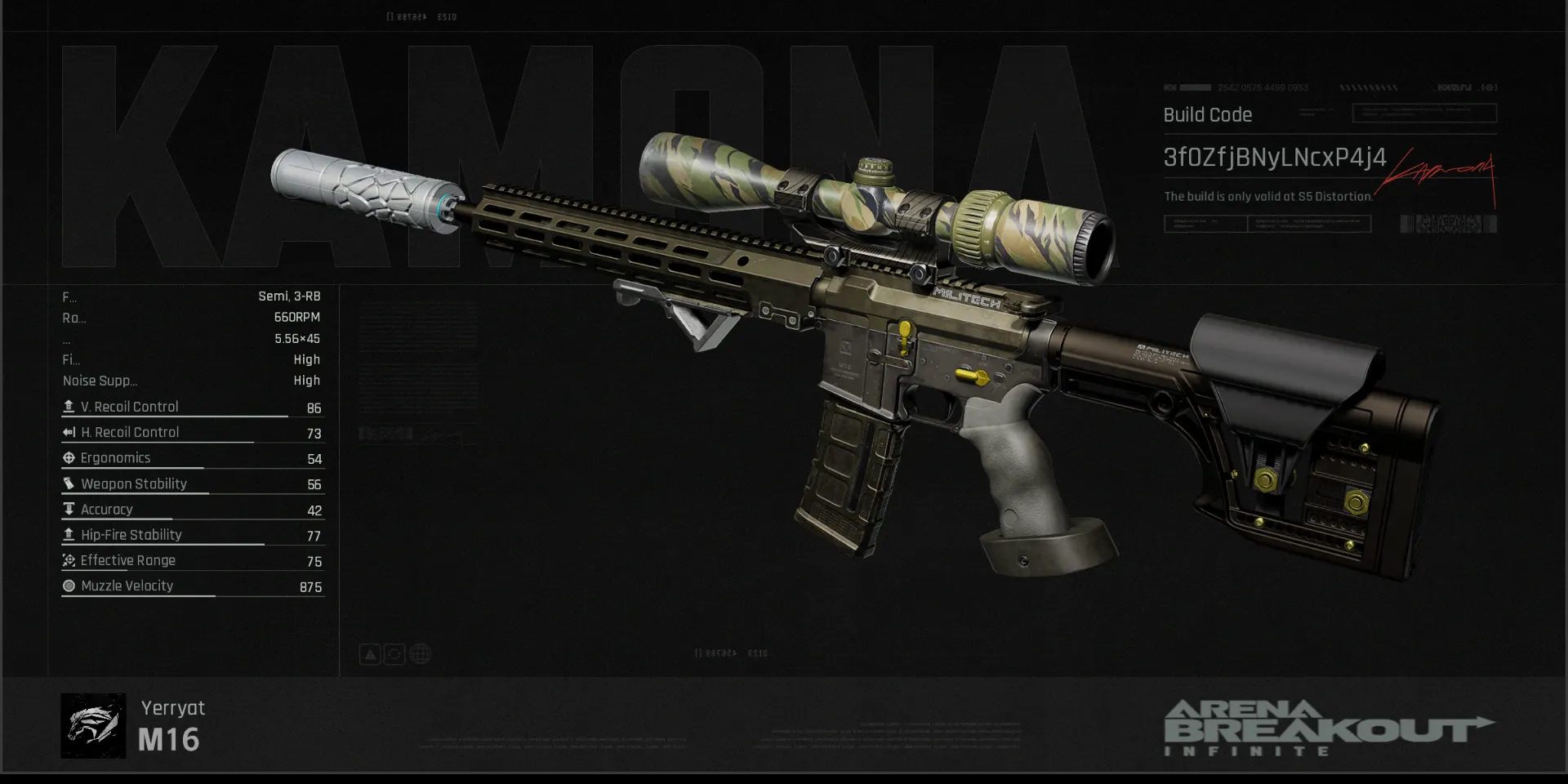
Task: Click the warning triangle icon
Action: pos(370,654)
